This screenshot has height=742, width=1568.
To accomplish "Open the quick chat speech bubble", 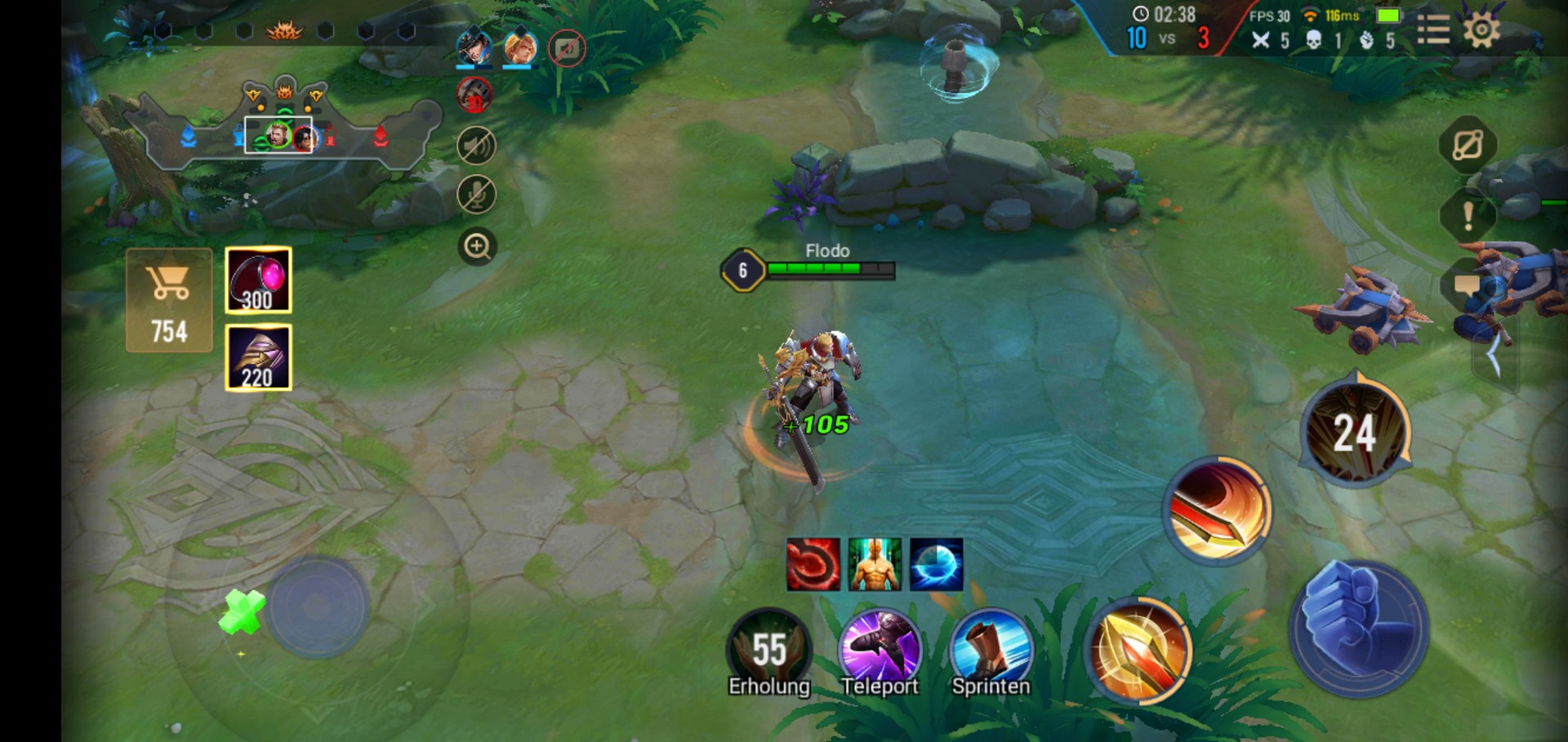I will pos(1467,286).
